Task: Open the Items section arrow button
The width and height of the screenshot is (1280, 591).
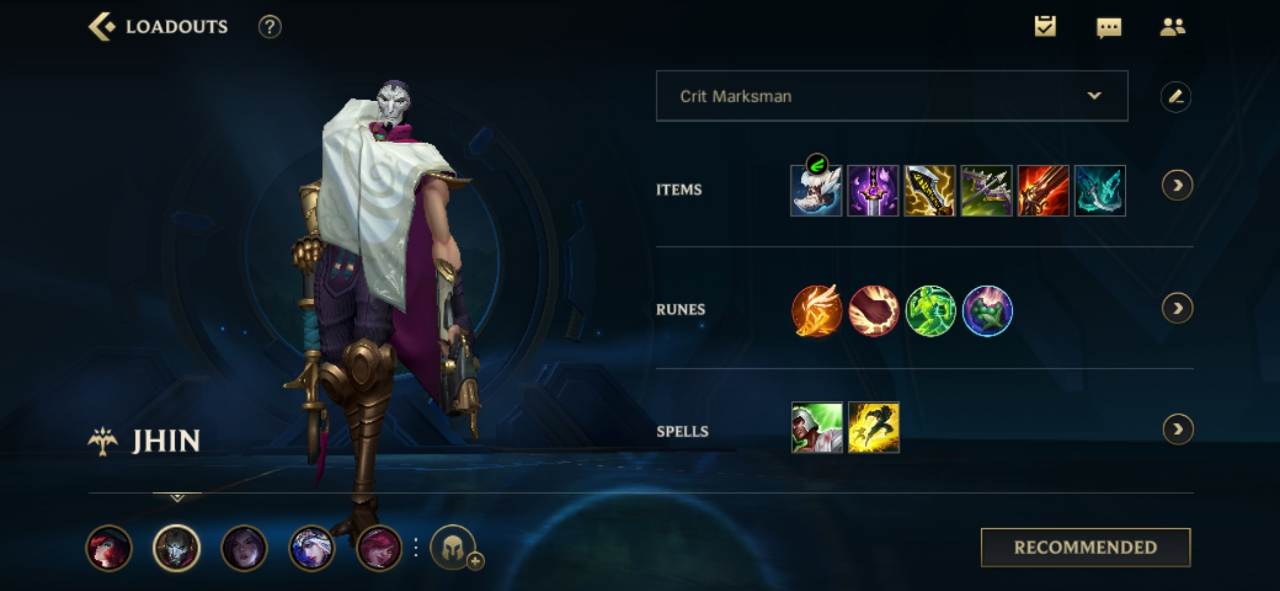Action: click(1177, 185)
